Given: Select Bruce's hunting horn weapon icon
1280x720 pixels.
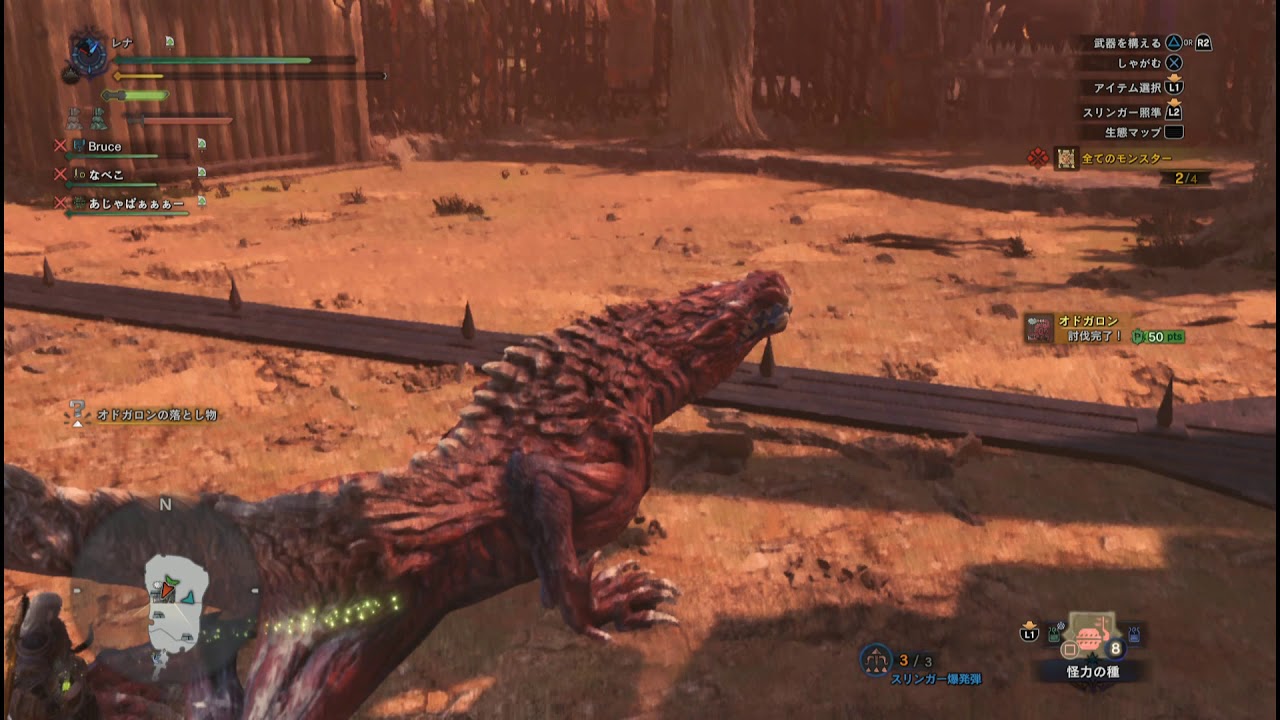Looking at the screenshot, I should (78, 145).
